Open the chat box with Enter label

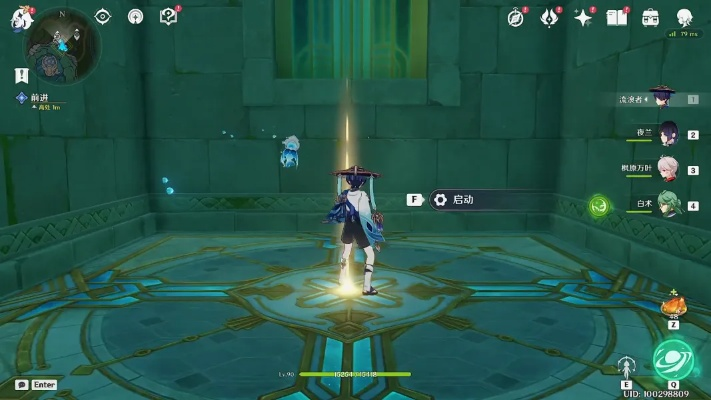tap(35, 384)
